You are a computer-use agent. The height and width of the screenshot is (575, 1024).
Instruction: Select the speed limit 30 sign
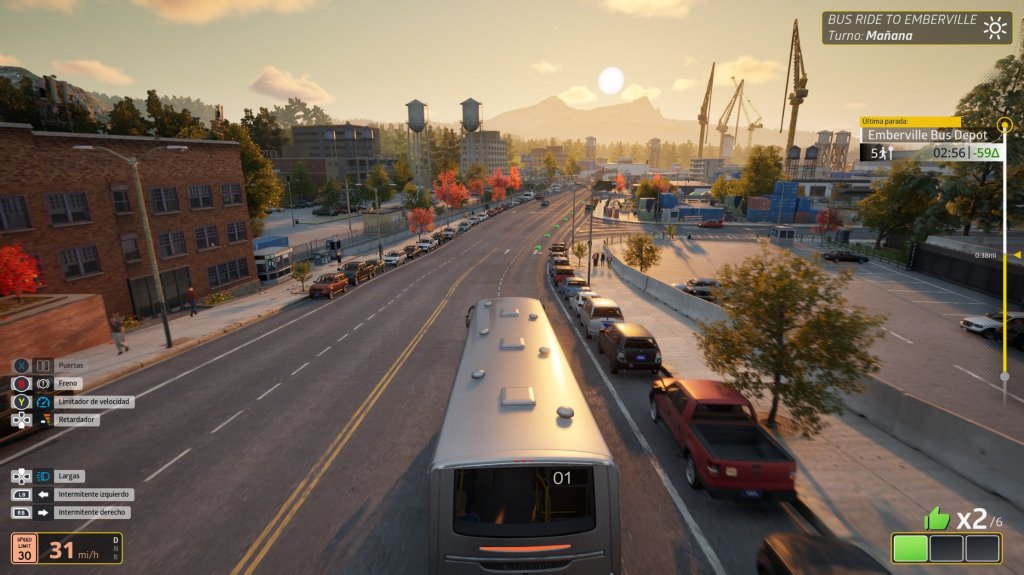pos(25,548)
